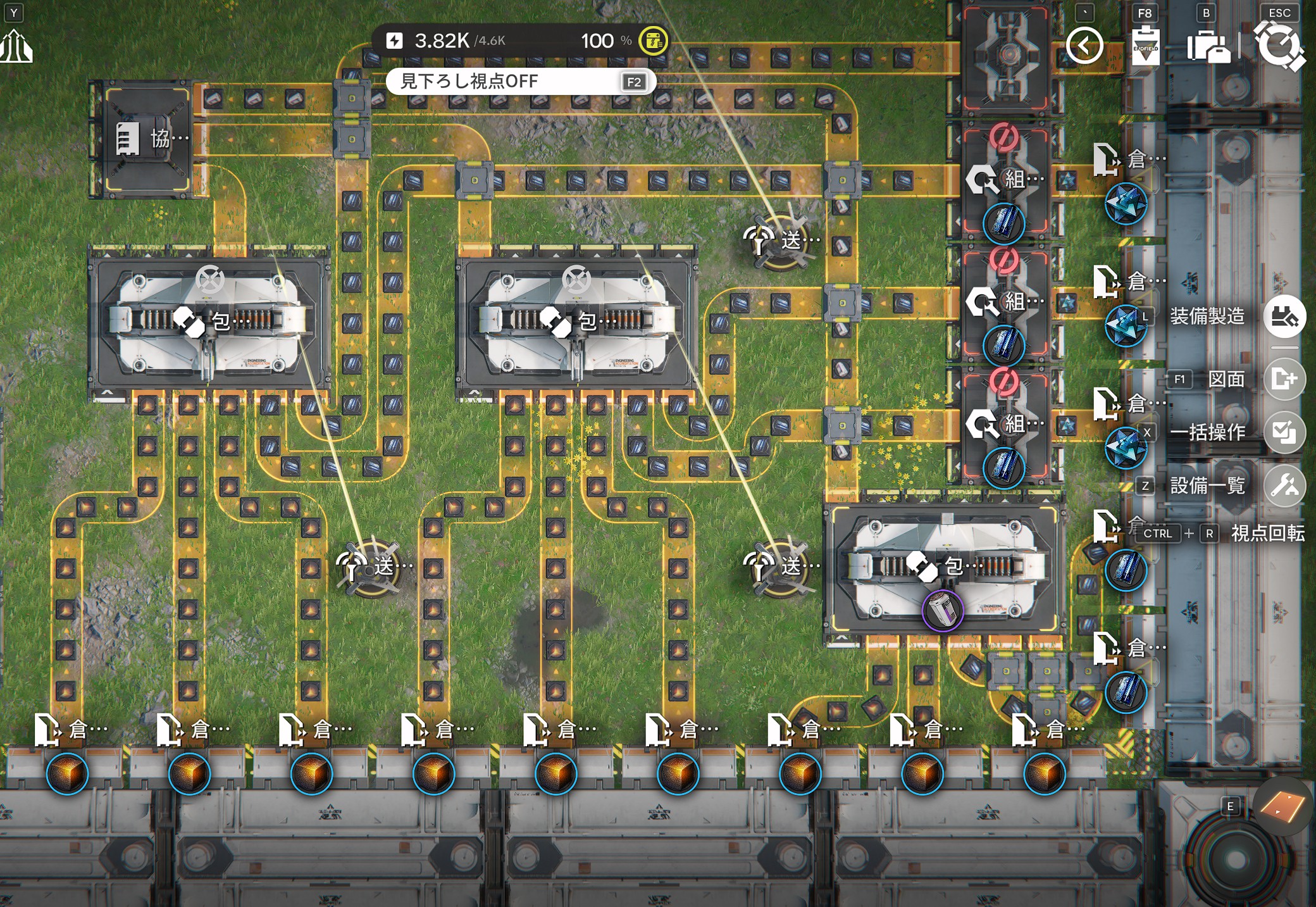Open the clipboard mission icon

[x=1145, y=46]
